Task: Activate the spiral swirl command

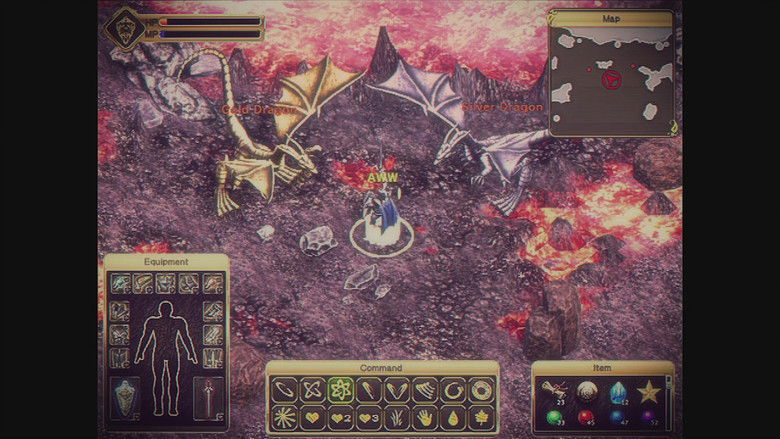Action: coord(453,390)
